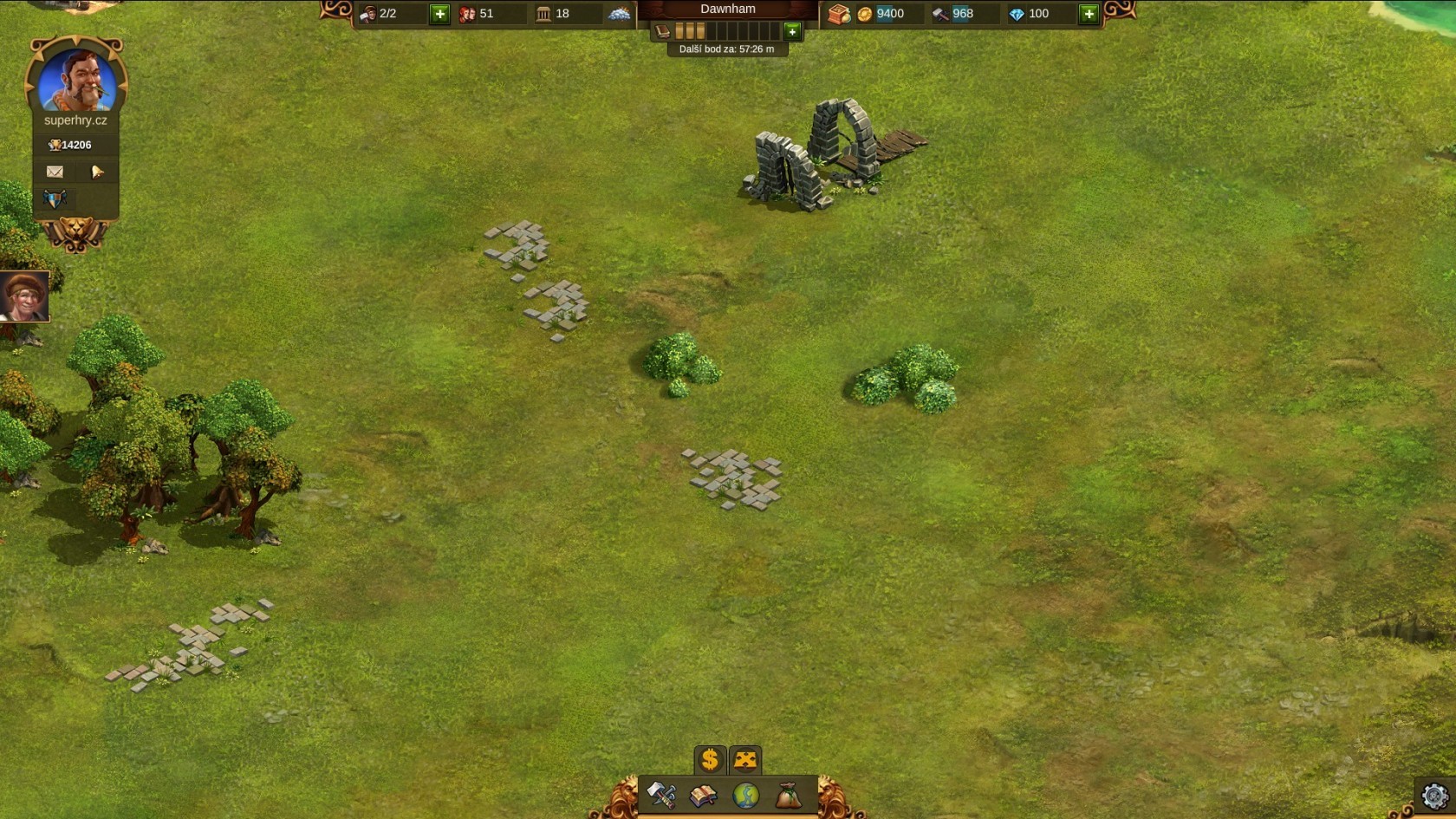Click the ranking trophy score
Viewport: 1456px width, 819px height.
[x=73, y=145]
